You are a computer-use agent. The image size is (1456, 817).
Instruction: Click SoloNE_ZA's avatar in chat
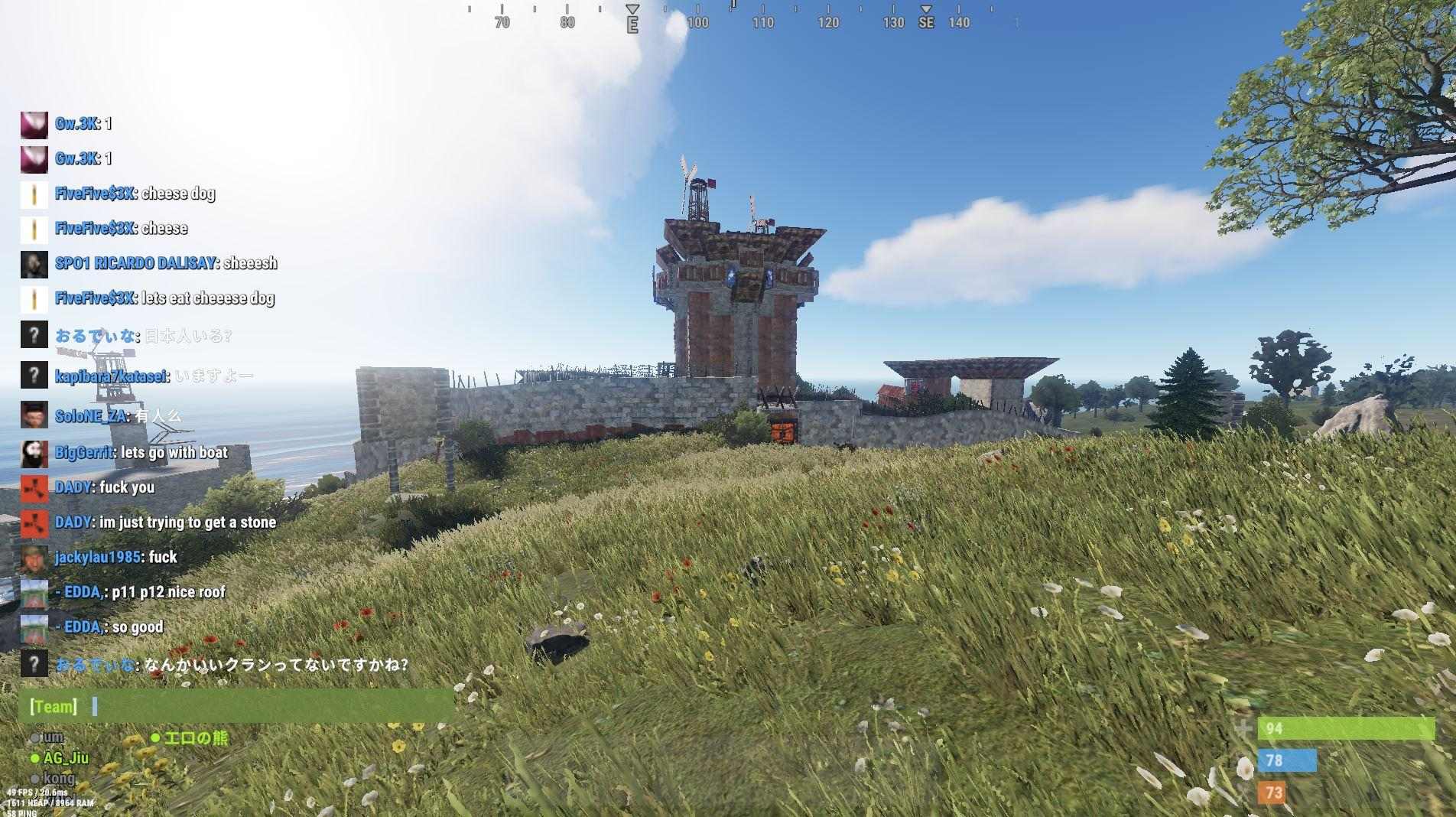pyautogui.click(x=34, y=415)
